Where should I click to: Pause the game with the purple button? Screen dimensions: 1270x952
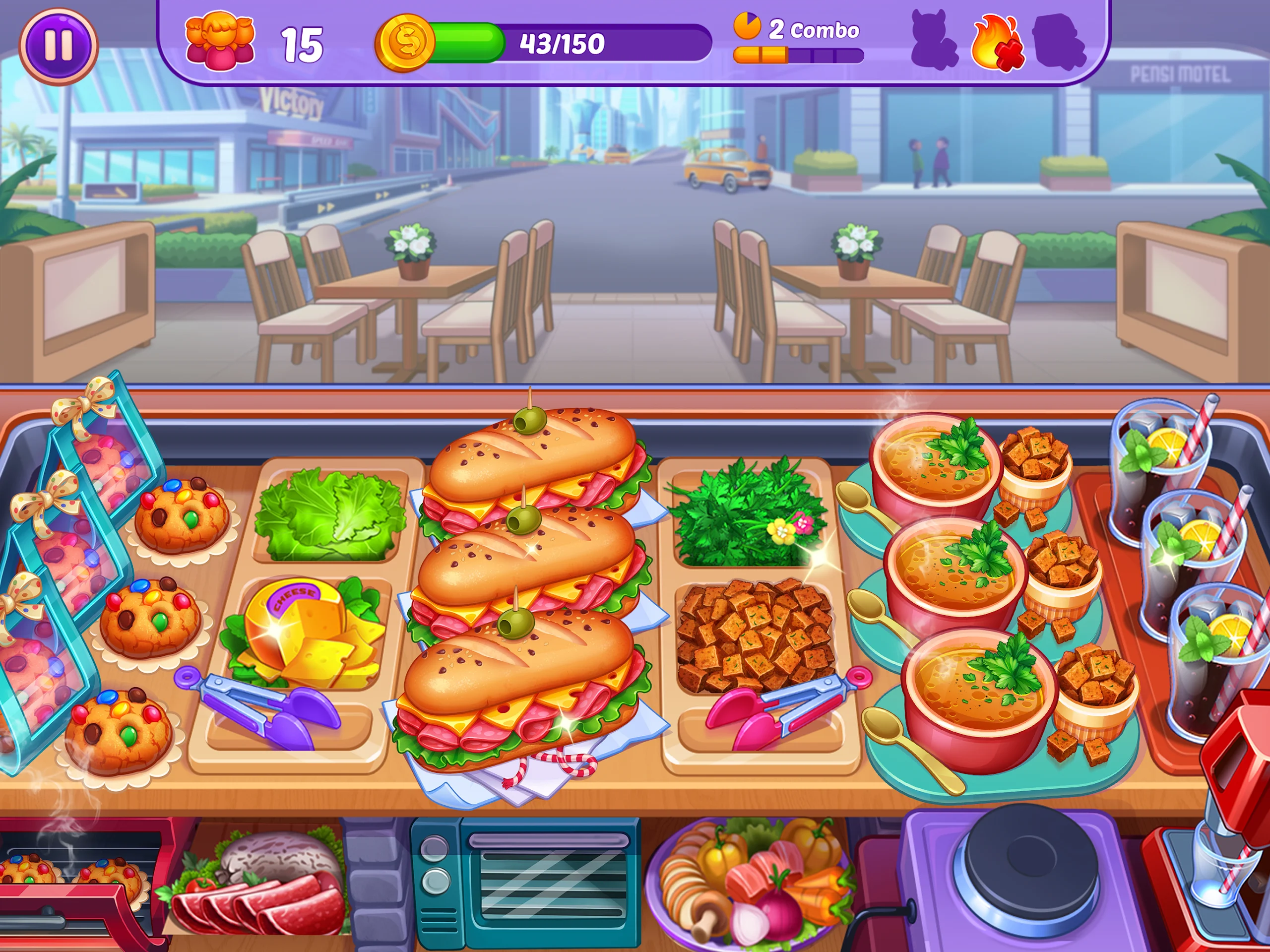pos(59,45)
